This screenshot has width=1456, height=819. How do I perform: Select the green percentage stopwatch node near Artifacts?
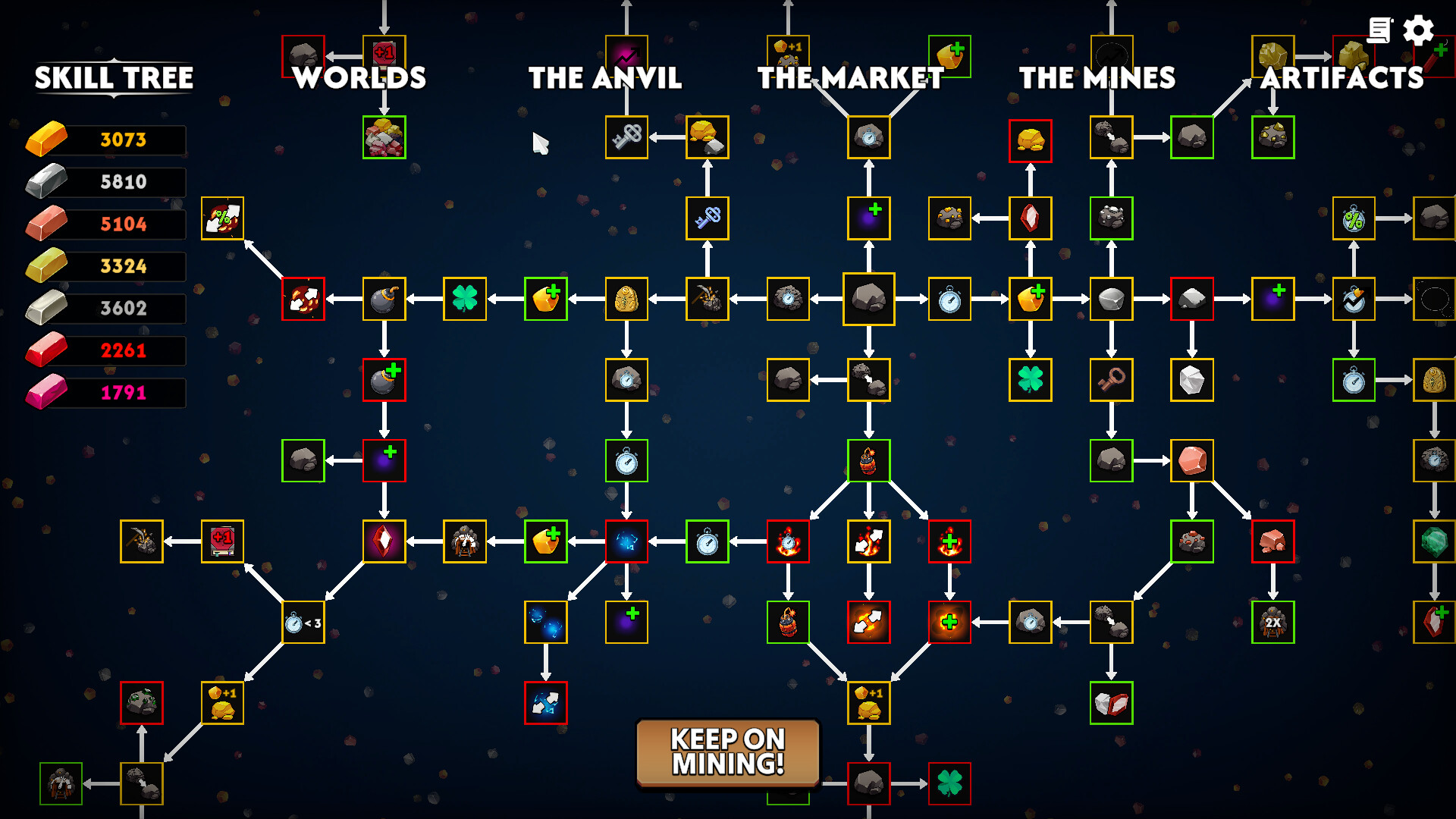coord(1354,218)
